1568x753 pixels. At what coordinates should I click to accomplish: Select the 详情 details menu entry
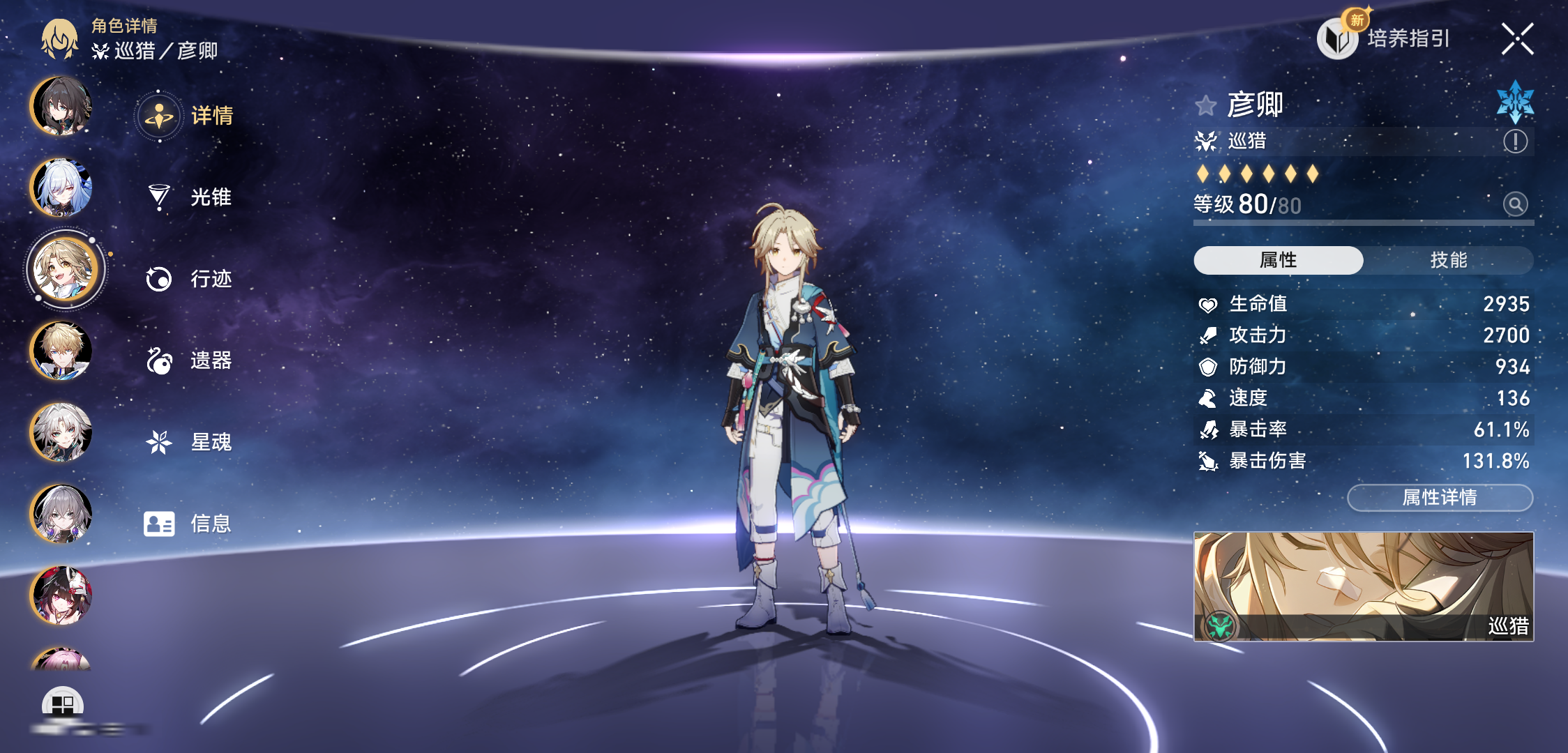187,116
